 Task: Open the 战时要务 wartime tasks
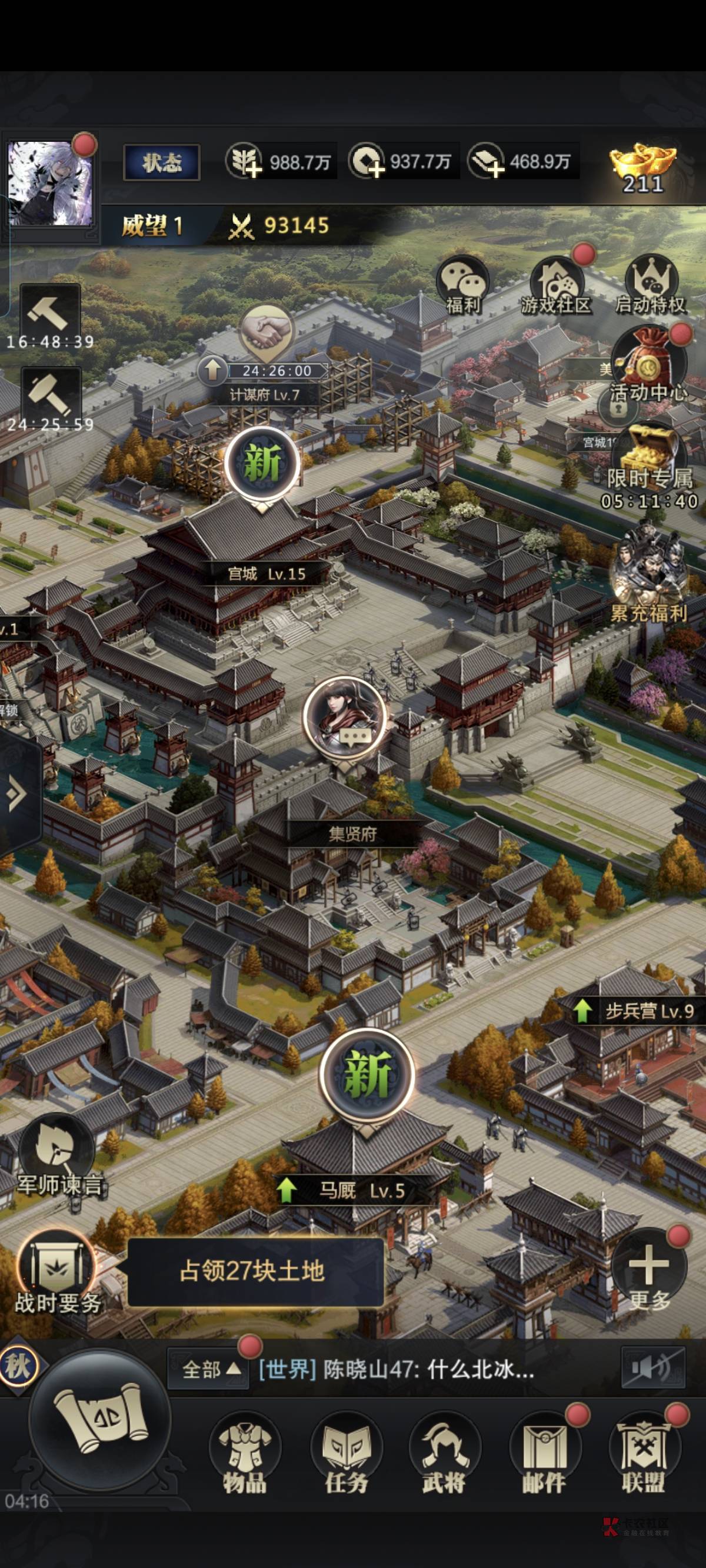pos(56,1272)
